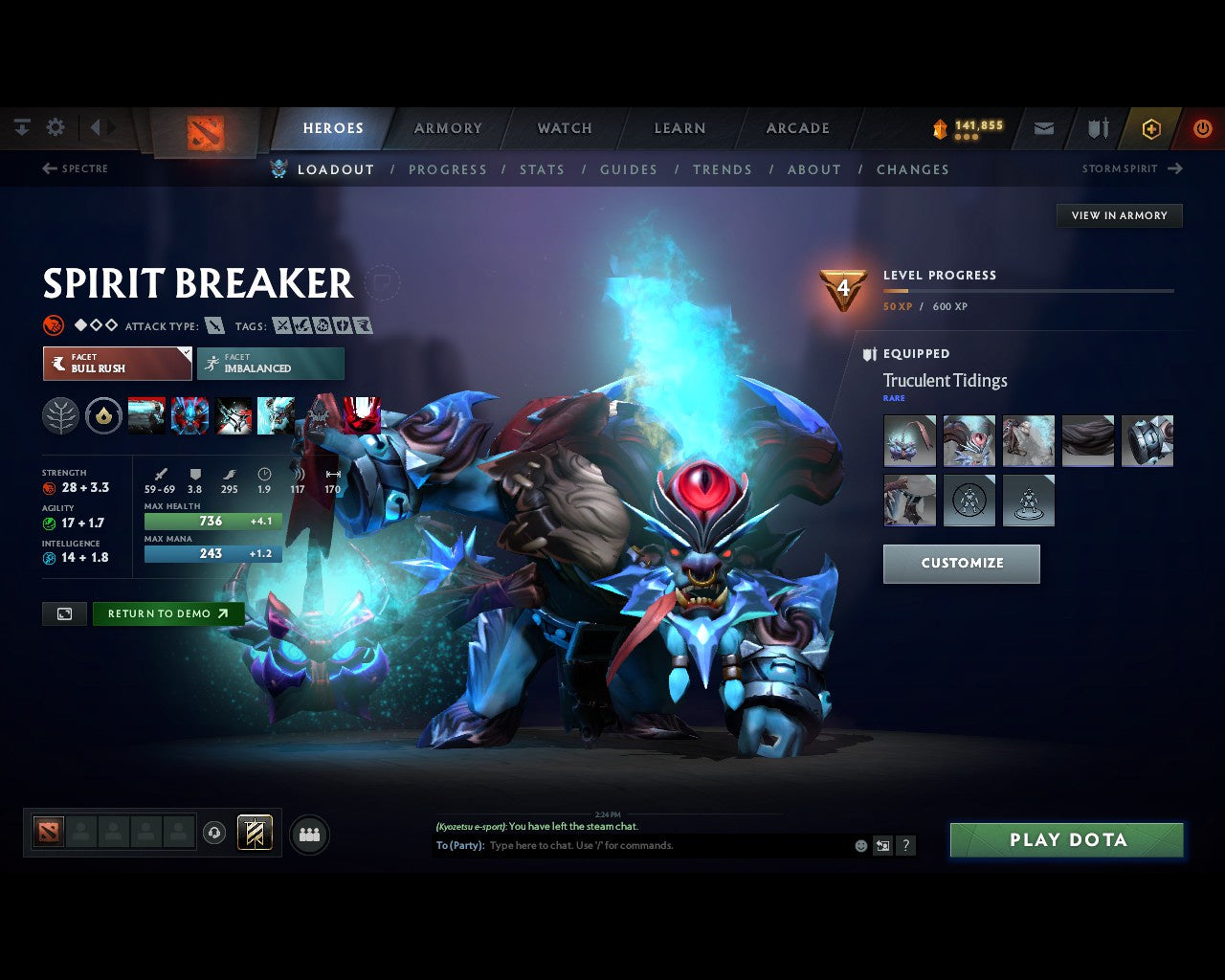
Task: Select the Charge of Darkness ability icon
Action: click(x=146, y=415)
